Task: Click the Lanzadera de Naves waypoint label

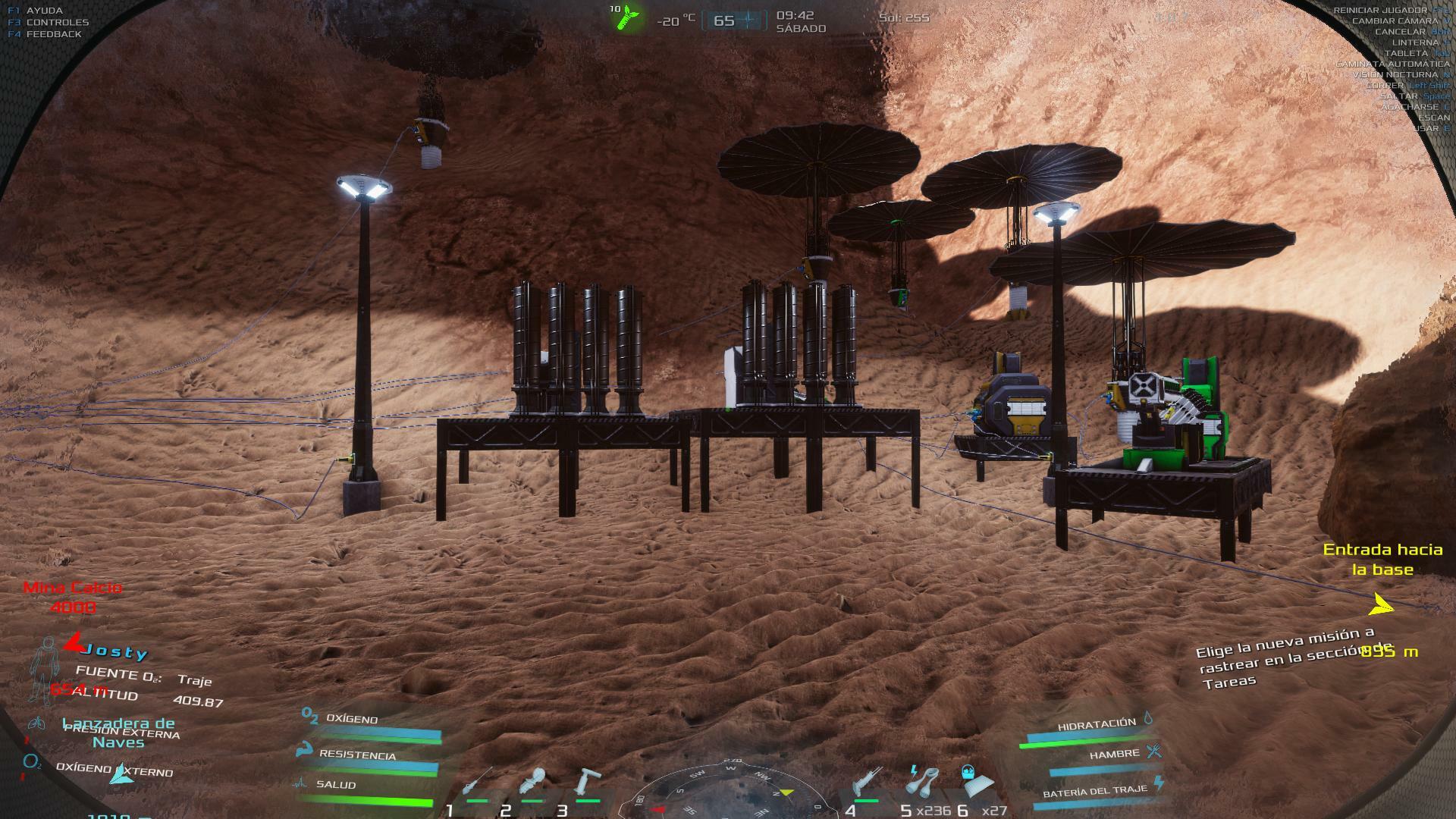Action: [118, 733]
